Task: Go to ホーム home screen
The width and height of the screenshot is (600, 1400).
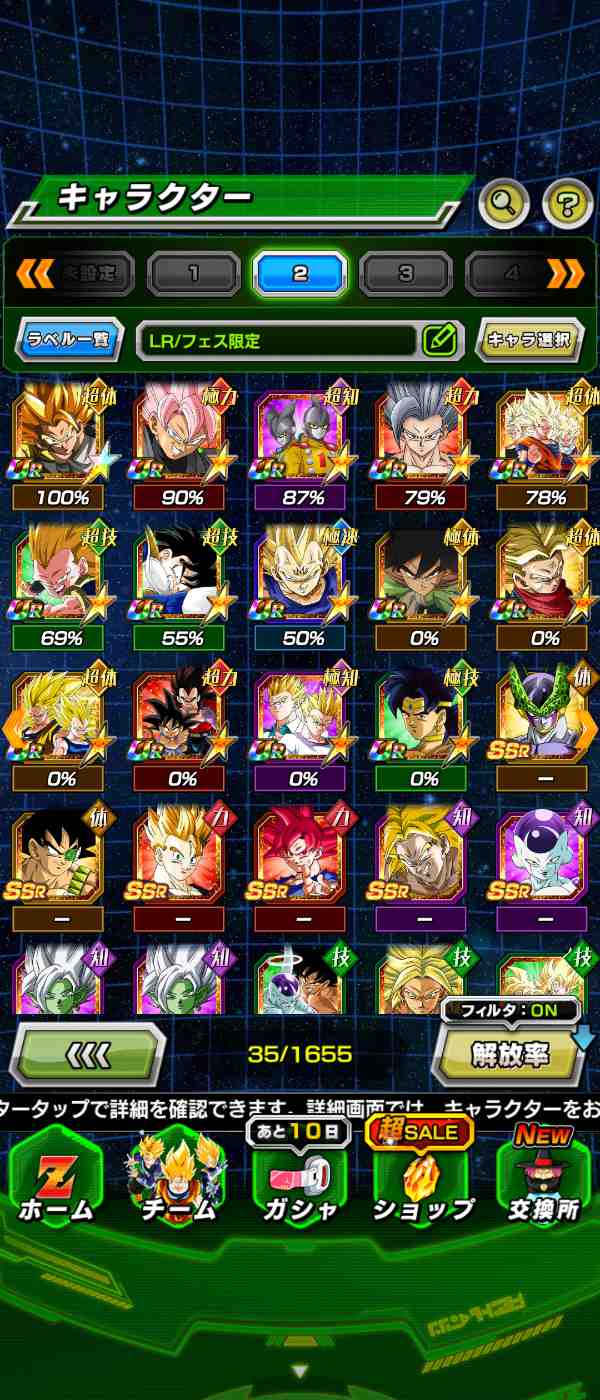Action: (55, 1180)
